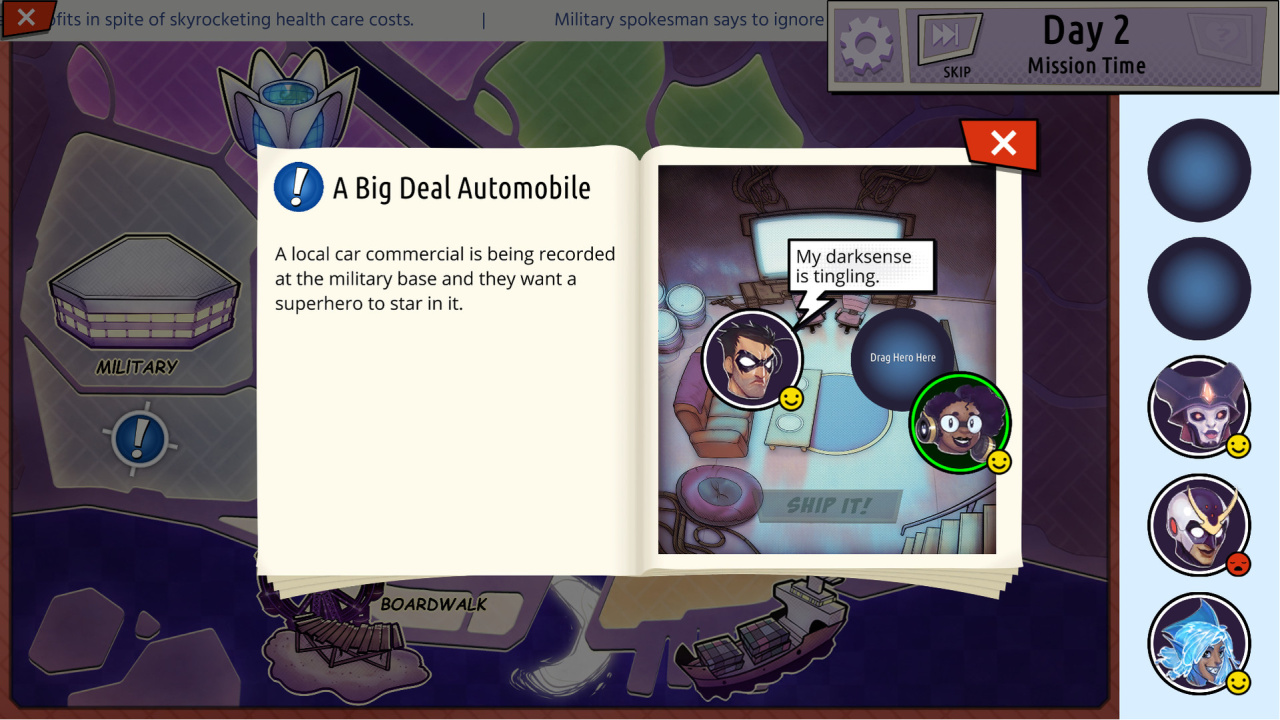Pick the angry gold-horned helmet hero
1280x720 pixels.
(1198, 525)
